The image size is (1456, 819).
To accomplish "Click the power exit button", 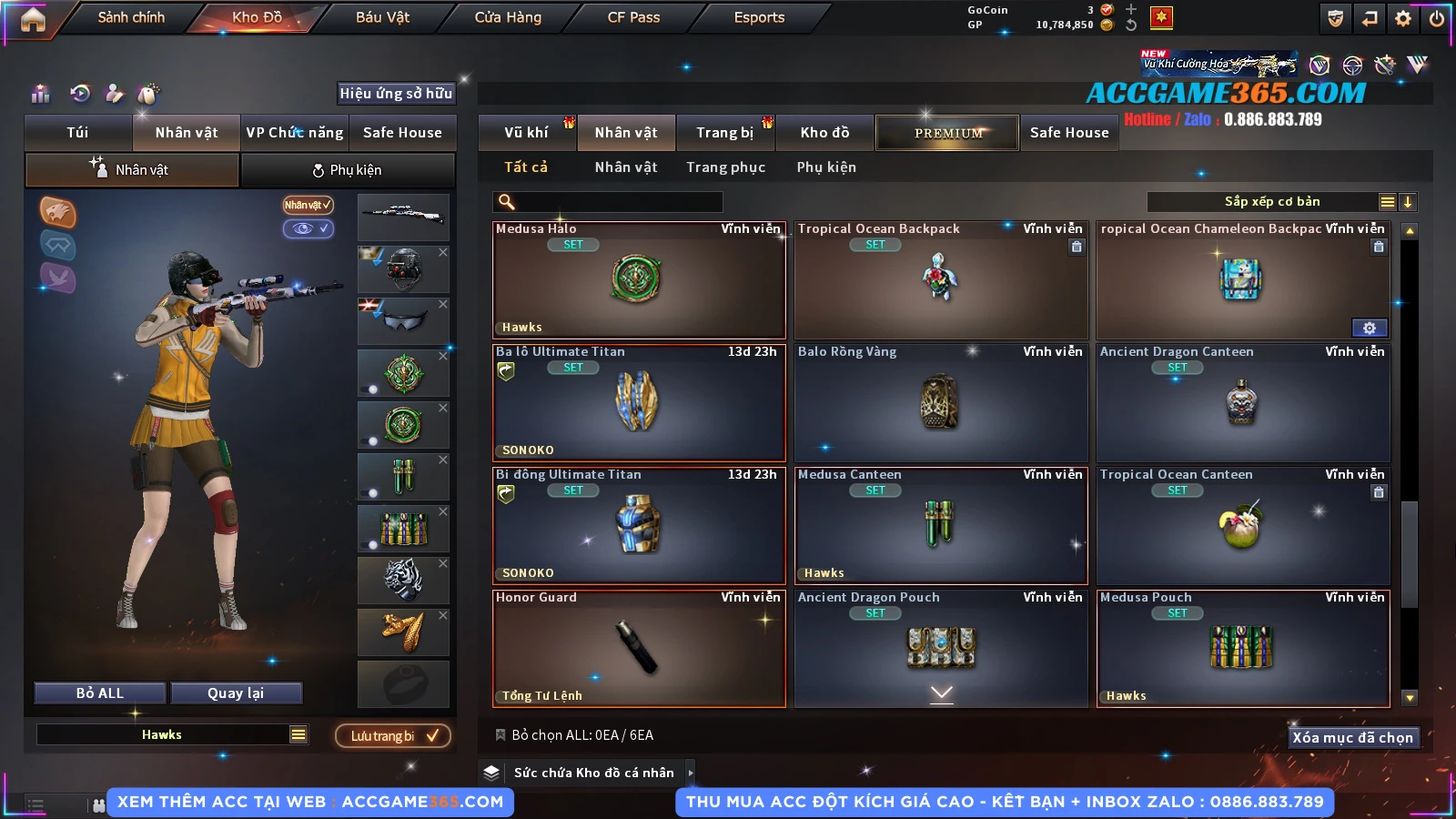I will pos(1437,18).
